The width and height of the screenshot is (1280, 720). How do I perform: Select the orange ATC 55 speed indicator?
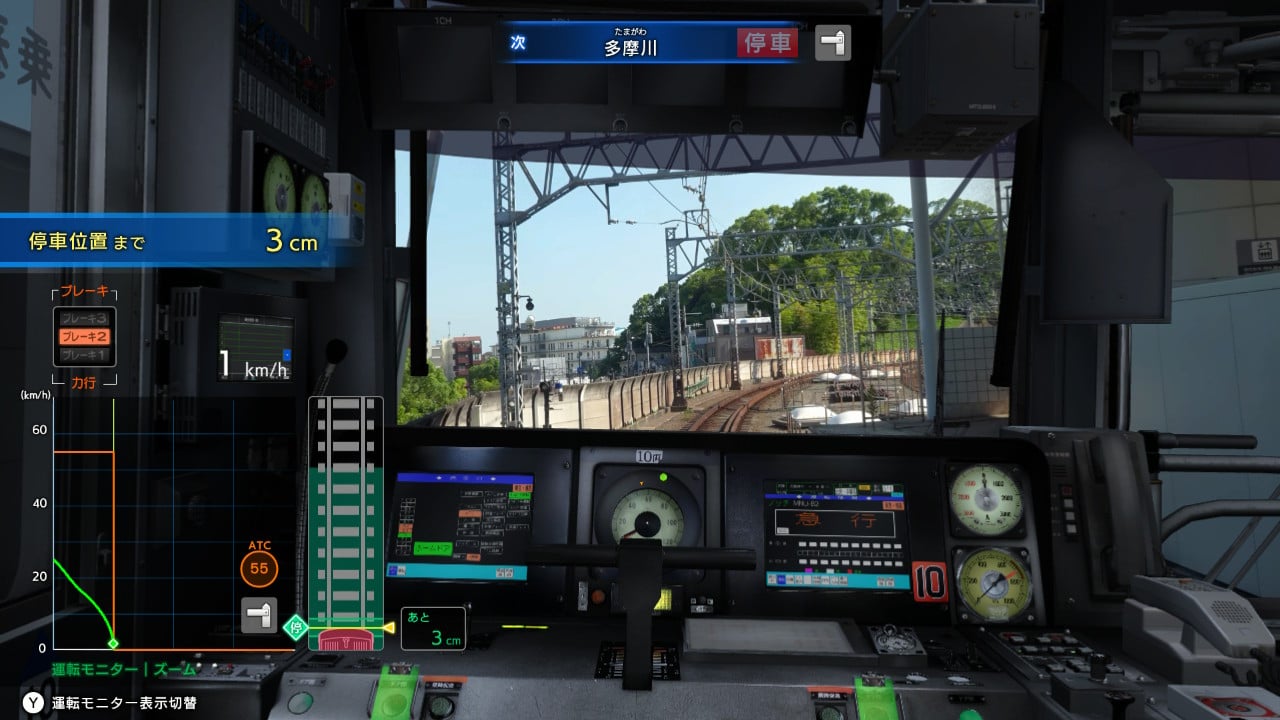261,570
